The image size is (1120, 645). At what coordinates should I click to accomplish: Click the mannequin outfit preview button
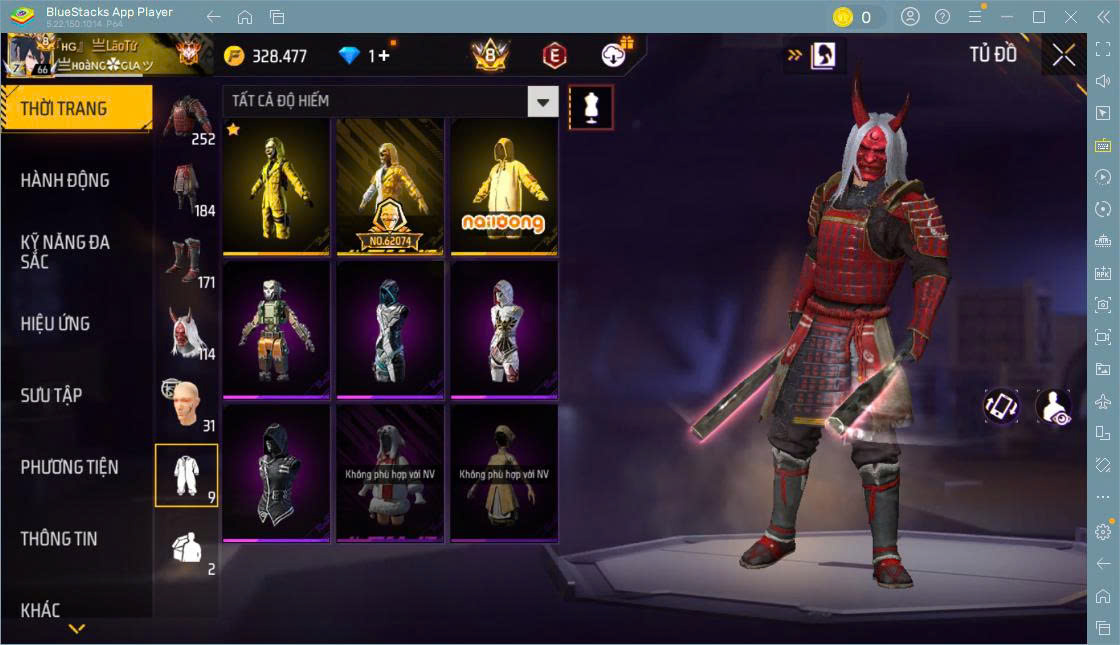[590, 107]
